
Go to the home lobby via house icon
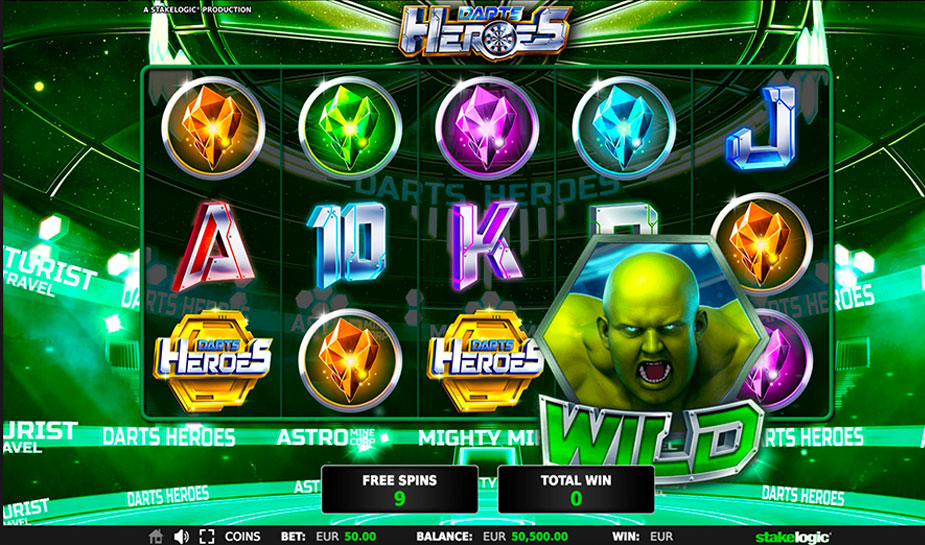point(155,536)
